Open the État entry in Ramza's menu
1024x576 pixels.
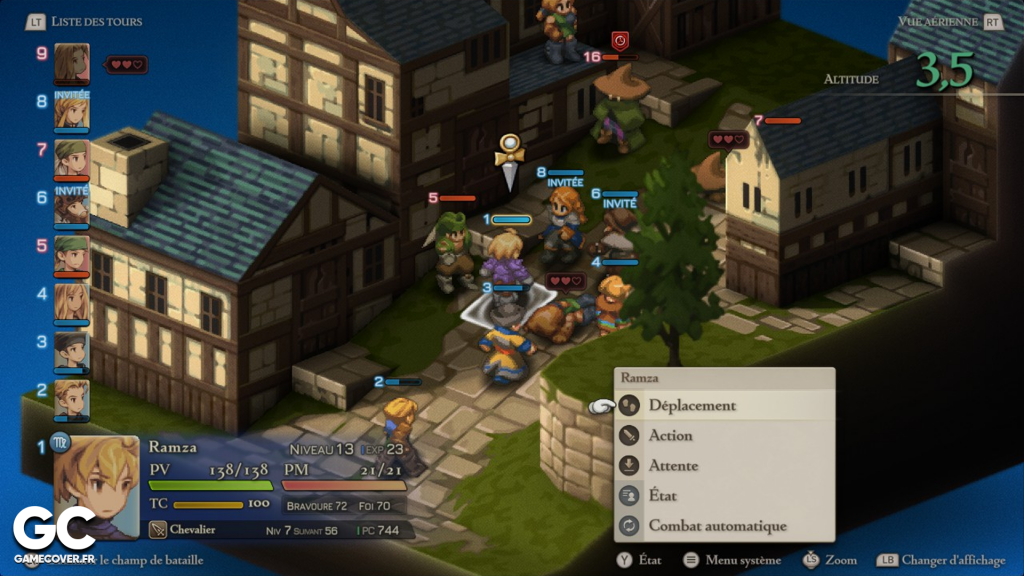pyautogui.click(x=662, y=495)
